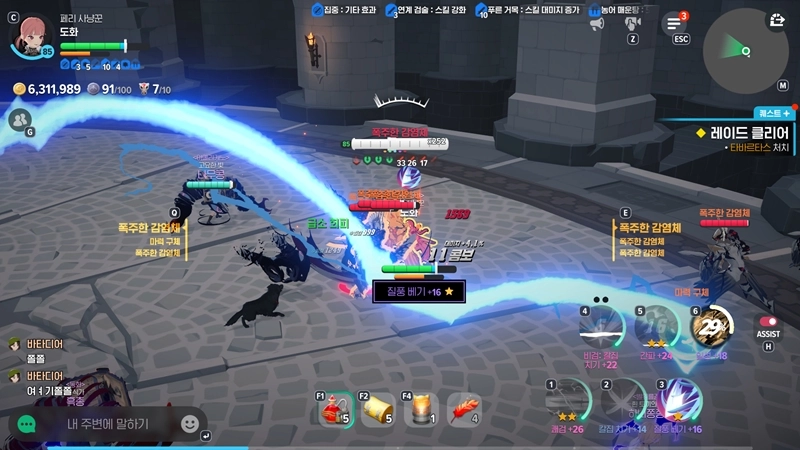This screenshot has height=450, width=800.
Task: Click the exit arrow icon by minimap
Action: pos(777,19)
